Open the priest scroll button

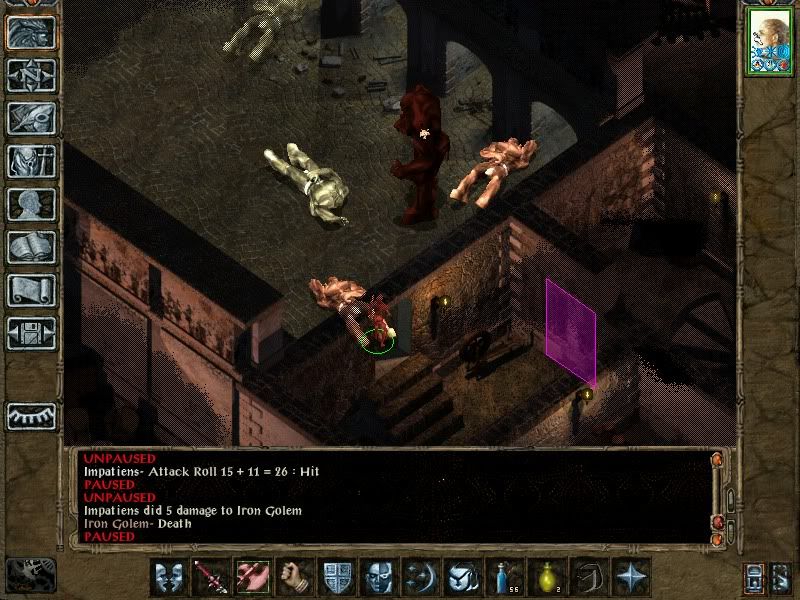31,290
